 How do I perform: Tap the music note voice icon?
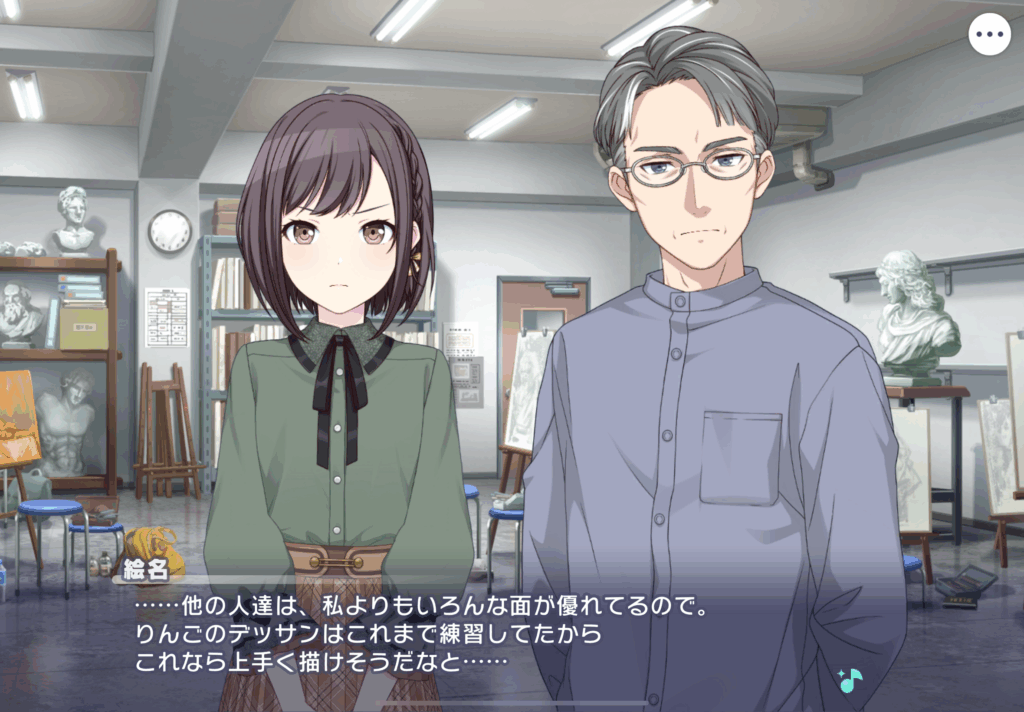point(850,680)
